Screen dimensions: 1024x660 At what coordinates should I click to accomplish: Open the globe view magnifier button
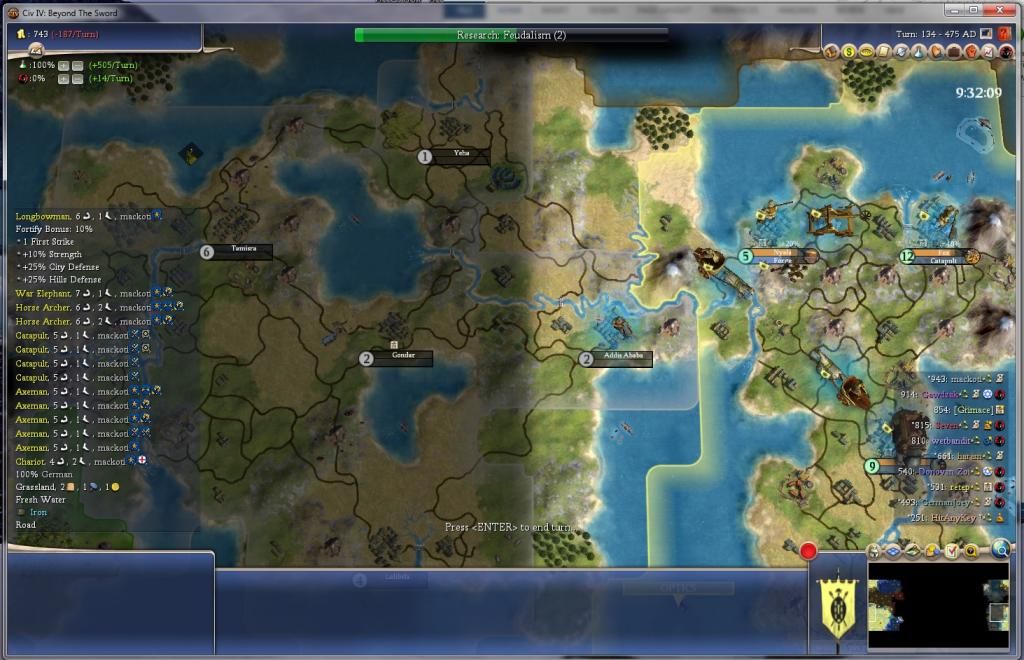pyautogui.click(x=1000, y=548)
